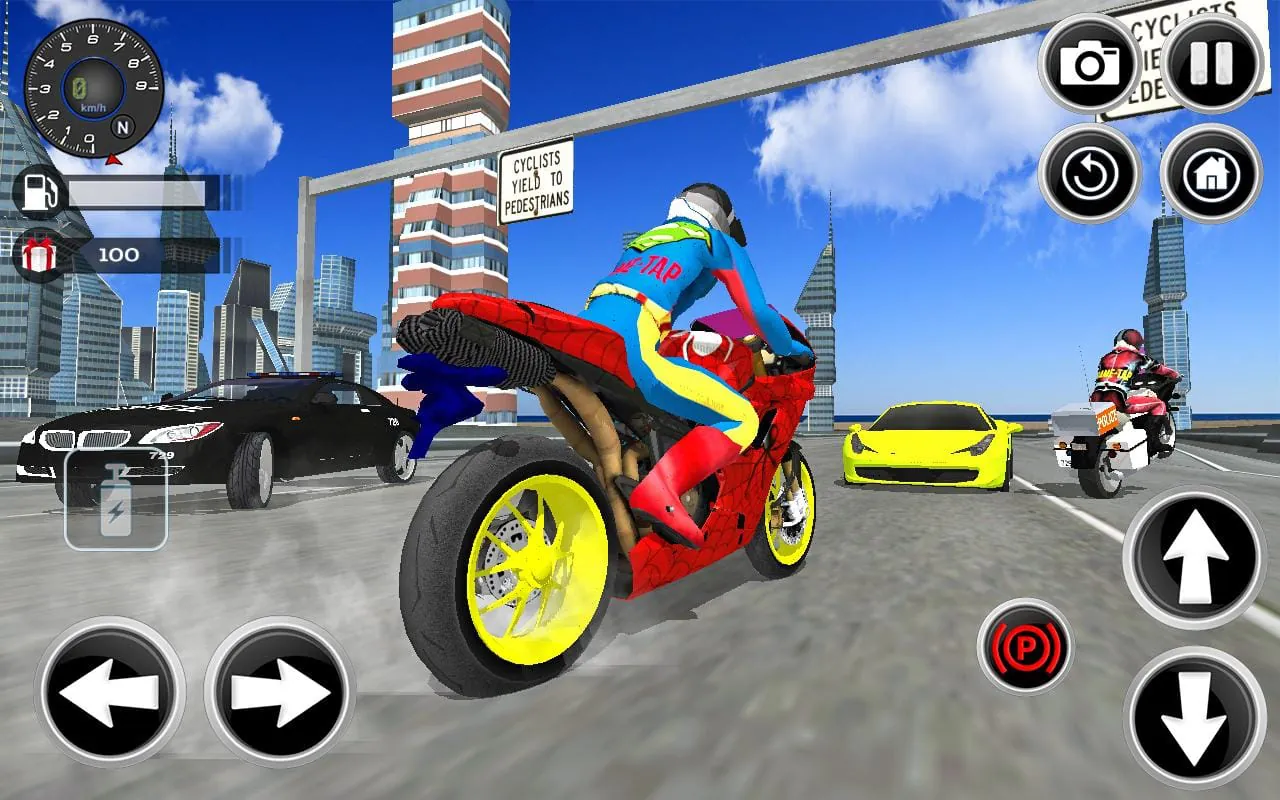The height and width of the screenshot is (800, 1280).
Task: Open the home menu icon
Action: point(1210,172)
